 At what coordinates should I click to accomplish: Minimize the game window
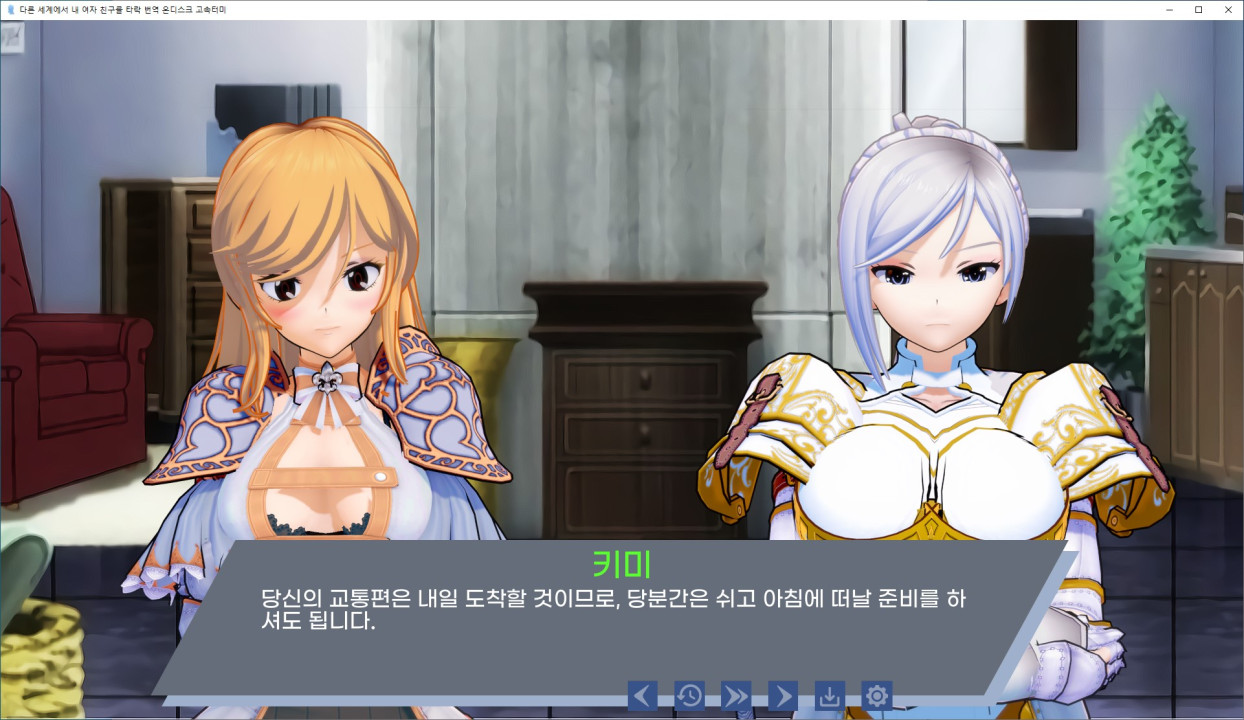point(1169,9)
